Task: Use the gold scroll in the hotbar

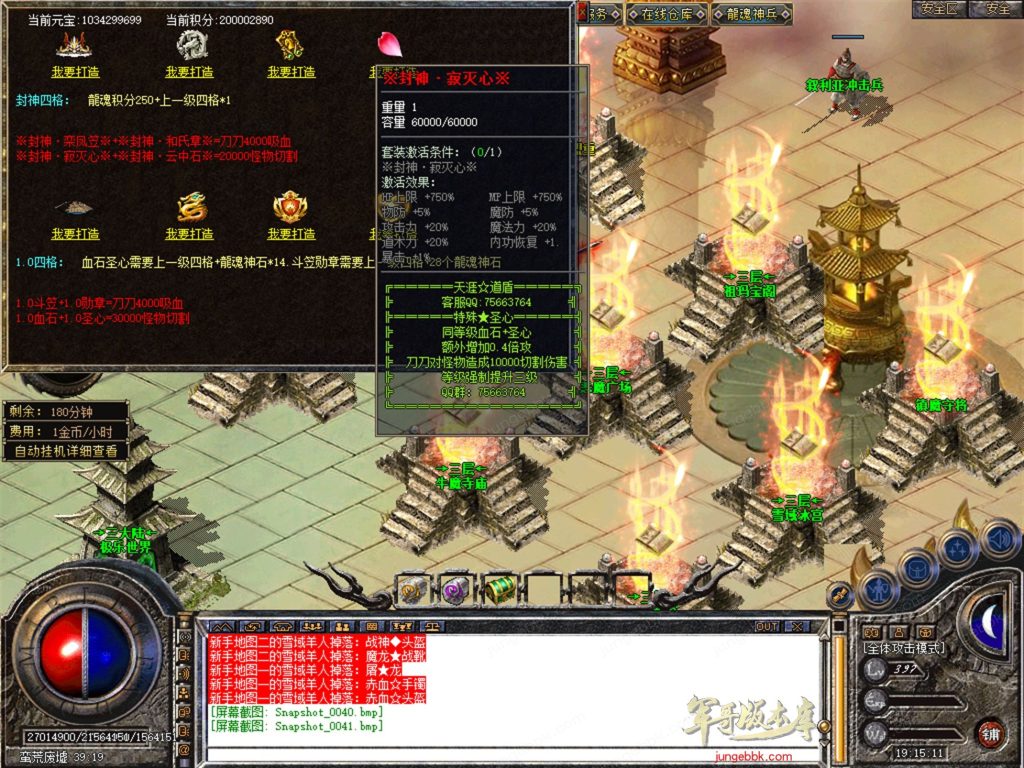Action: pos(413,590)
